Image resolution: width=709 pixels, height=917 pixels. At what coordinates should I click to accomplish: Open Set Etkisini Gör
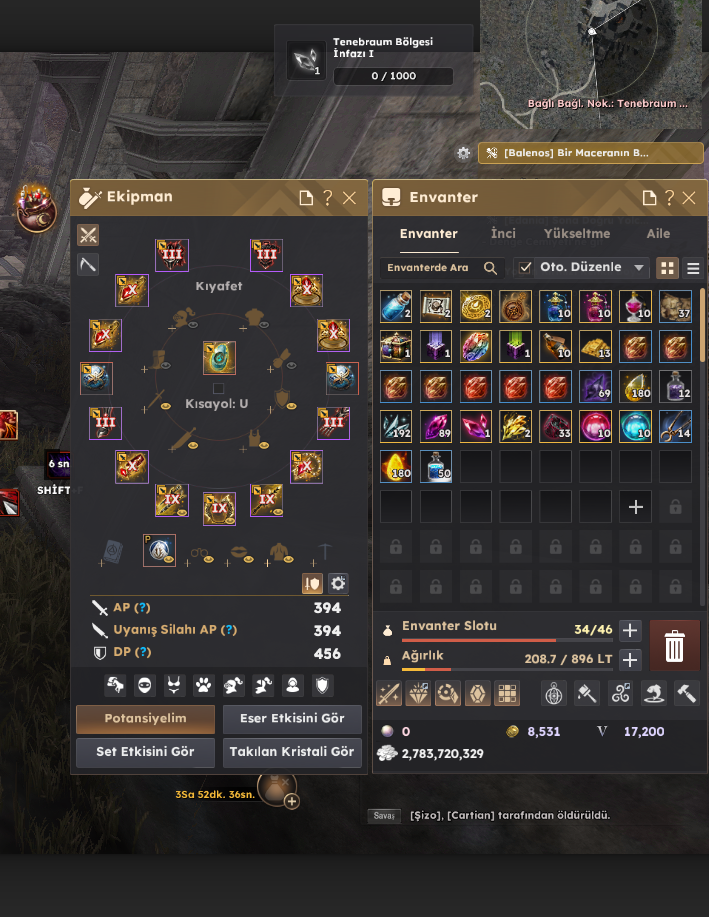click(145, 752)
